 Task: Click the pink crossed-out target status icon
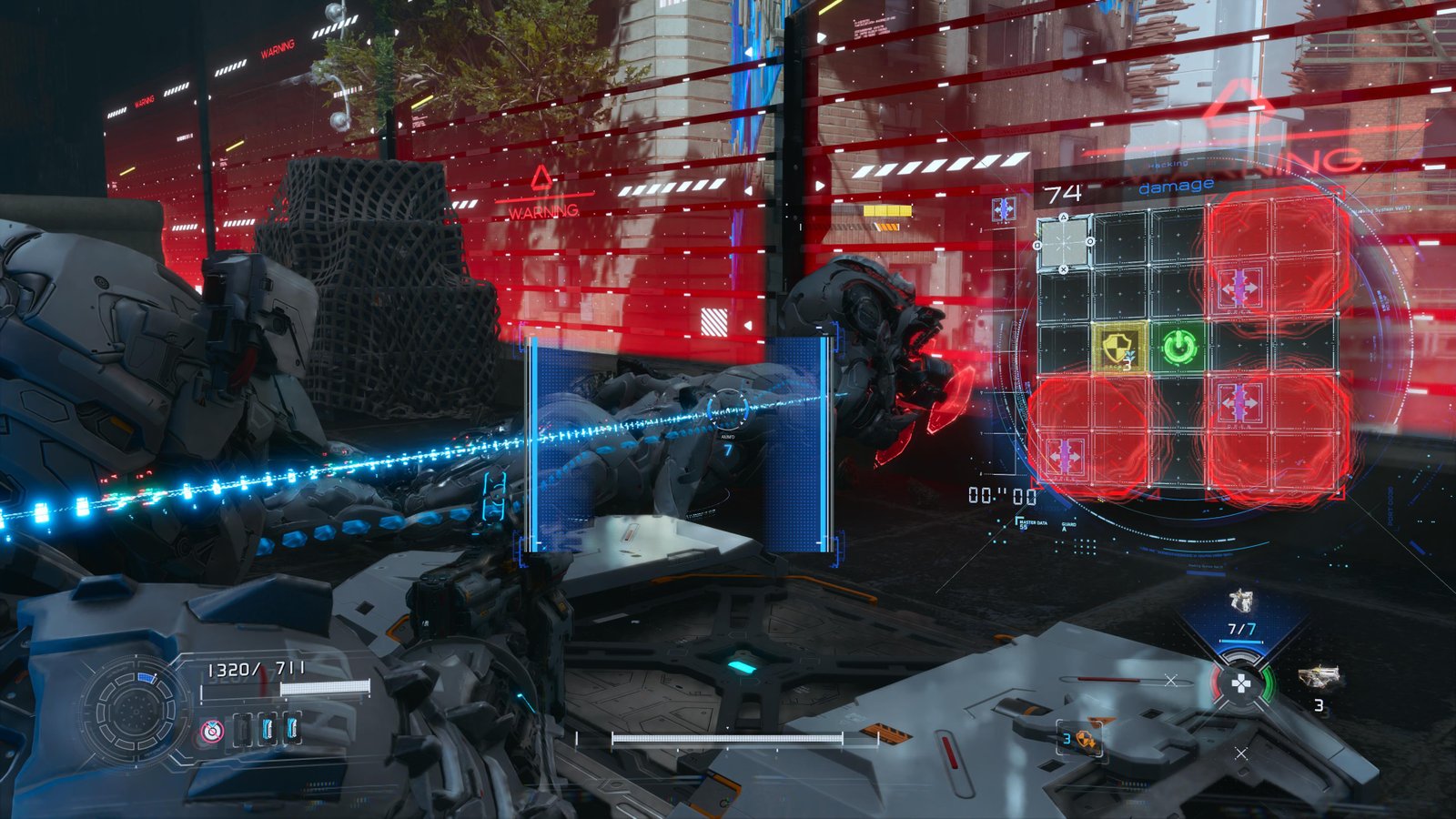click(211, 730)
